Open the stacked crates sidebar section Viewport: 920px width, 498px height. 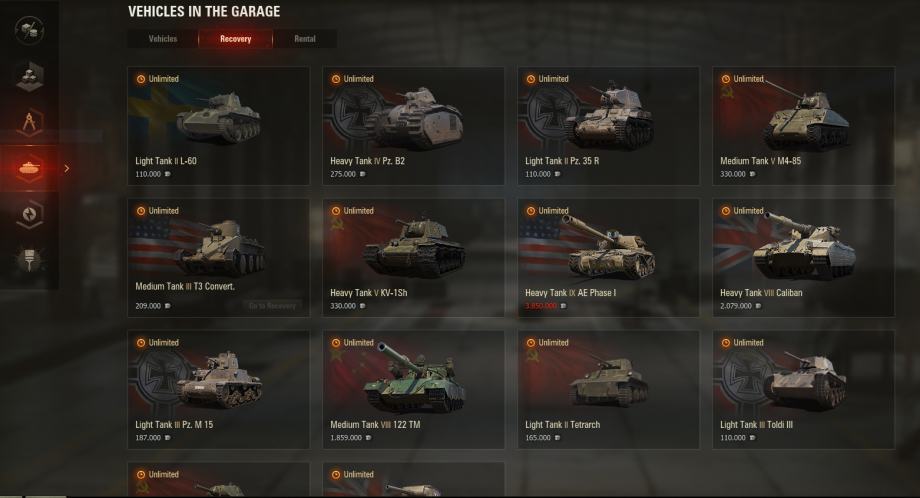click(x=29, y=76)
